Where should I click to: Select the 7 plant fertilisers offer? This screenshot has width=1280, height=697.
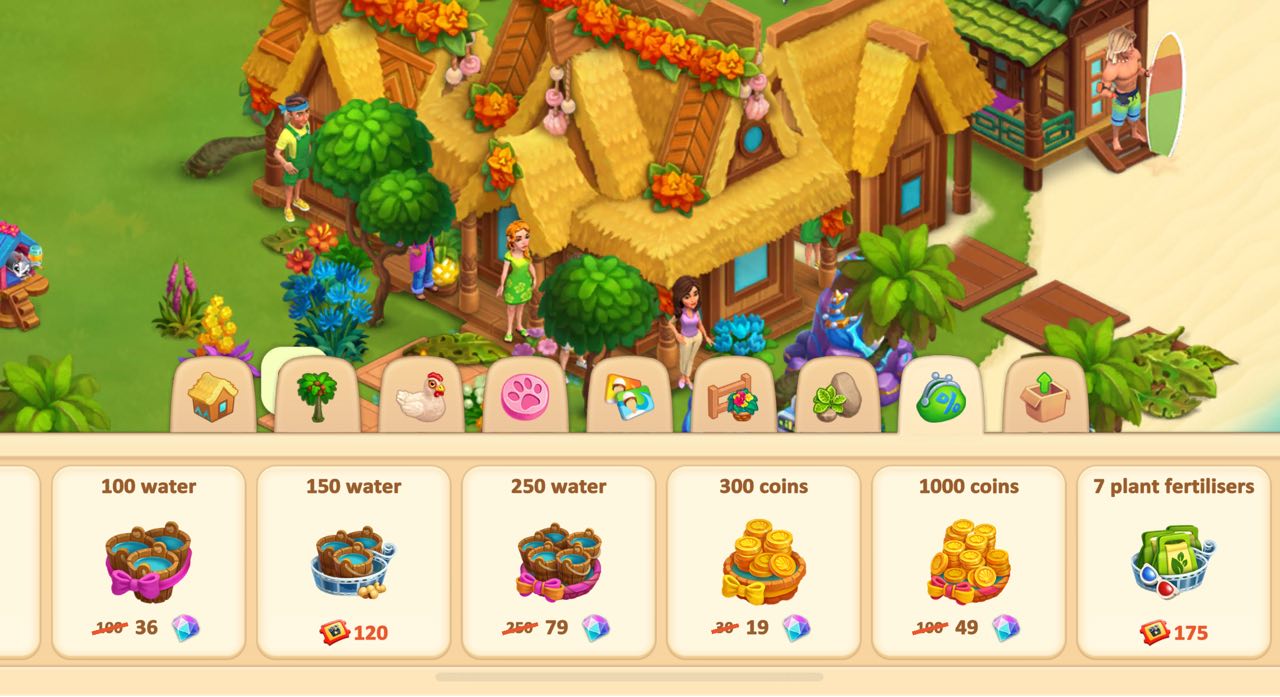[1173, 561]
